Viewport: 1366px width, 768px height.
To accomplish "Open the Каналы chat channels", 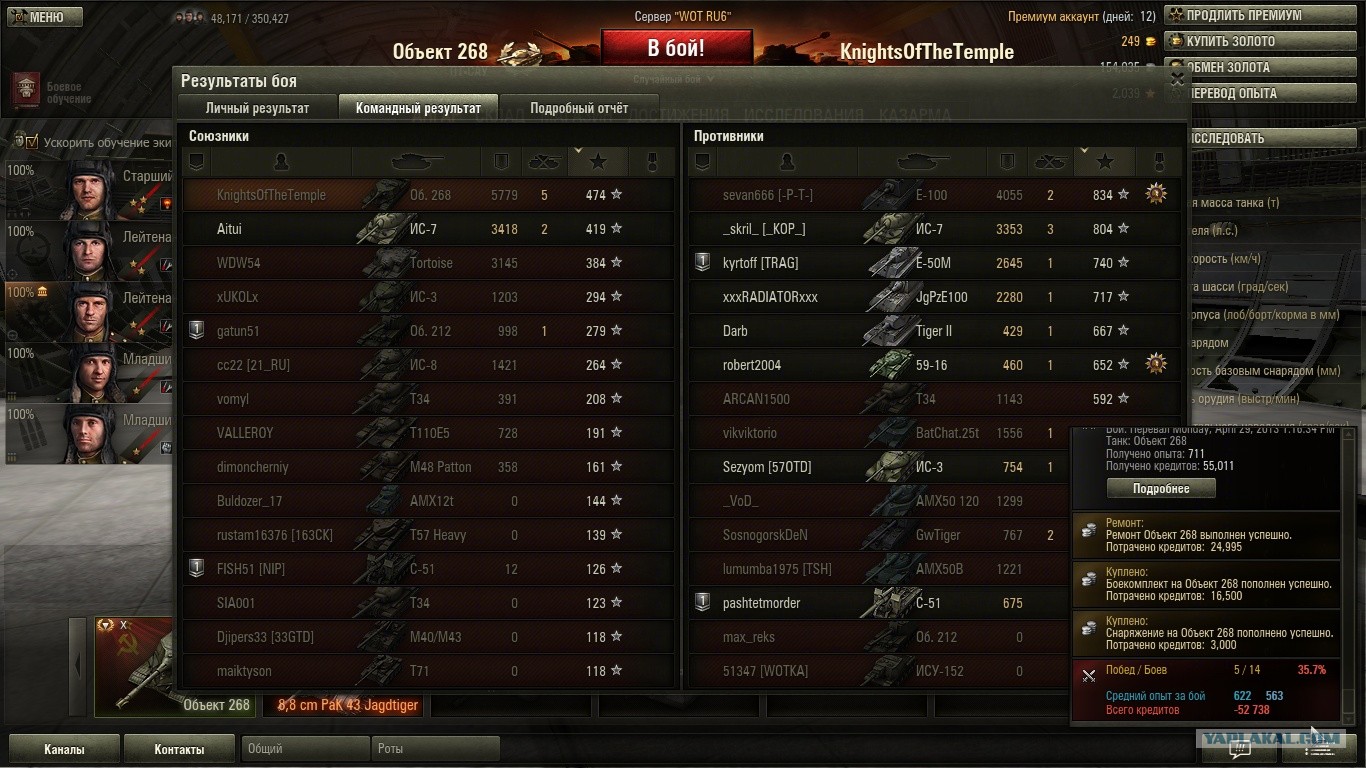I will [64, 749].
